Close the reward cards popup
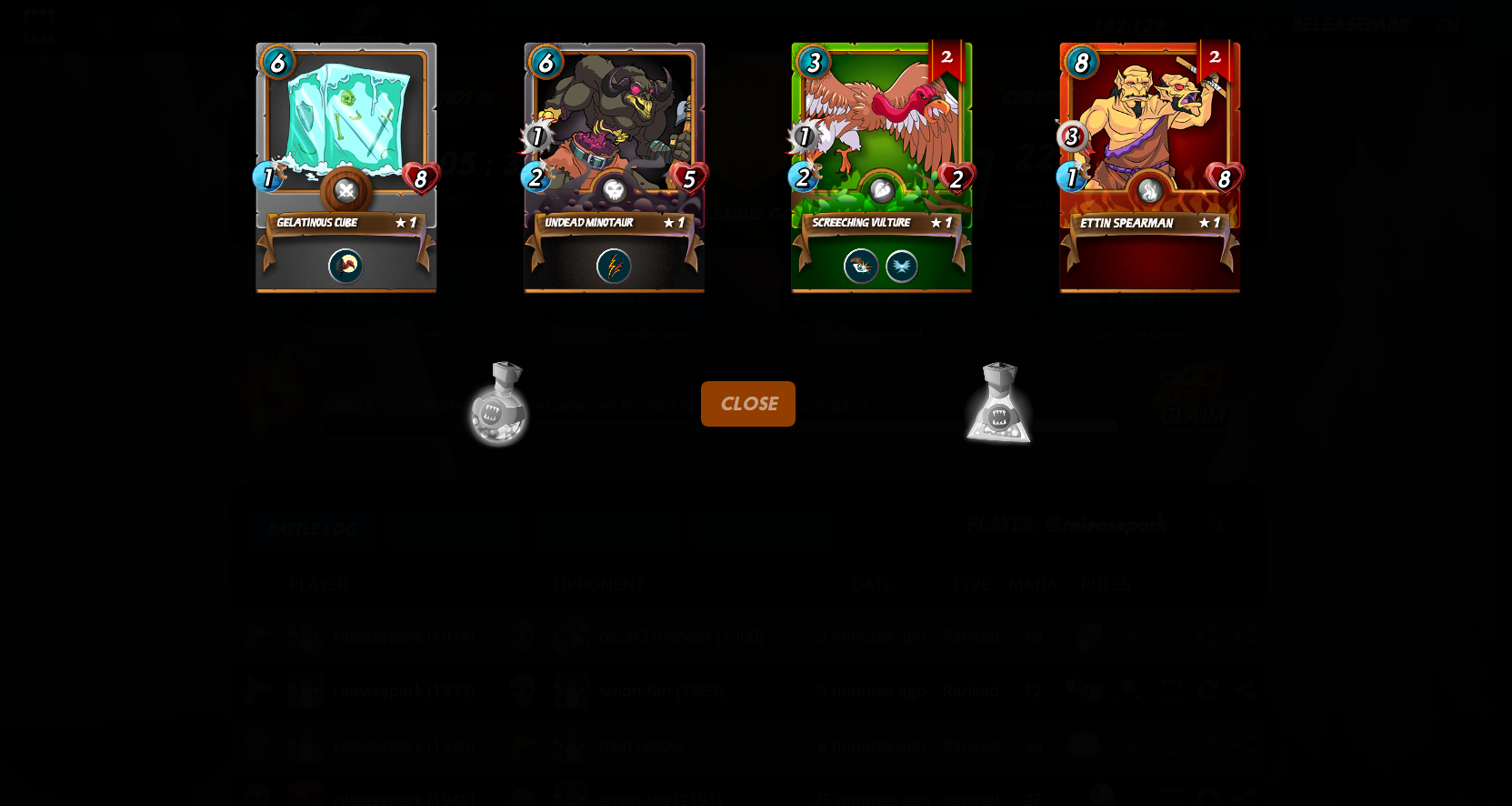Image resolution: width=1512 pixels, height=806 pixels. 747,404
